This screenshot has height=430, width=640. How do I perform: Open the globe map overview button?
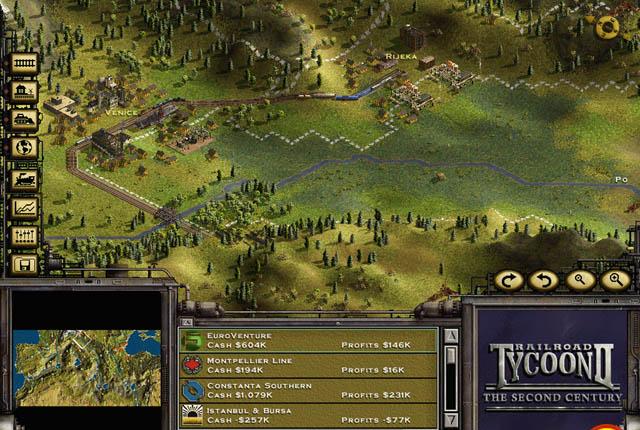[x=24, y=148]
